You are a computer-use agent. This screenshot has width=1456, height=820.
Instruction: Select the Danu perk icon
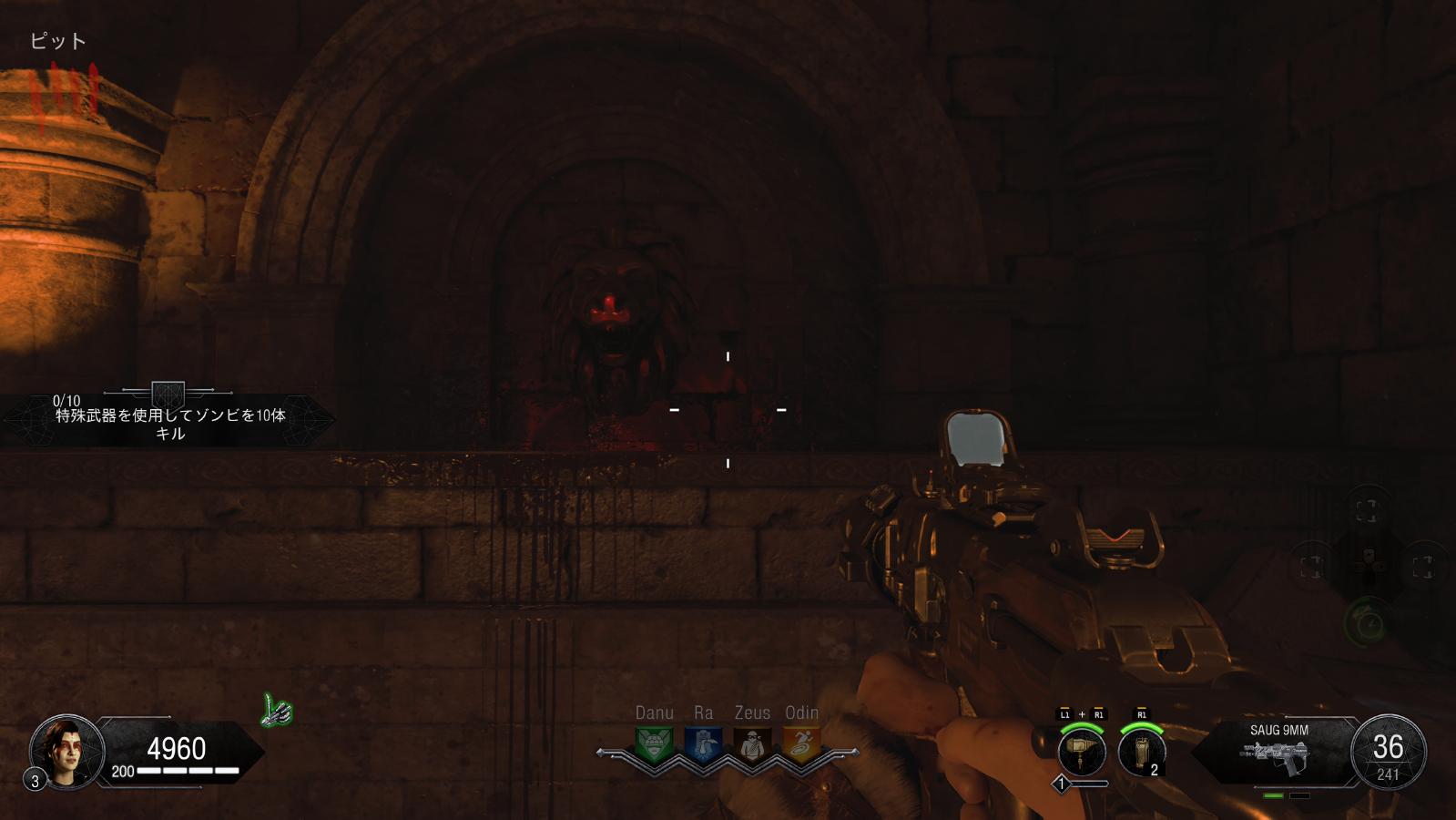point(654,744)
